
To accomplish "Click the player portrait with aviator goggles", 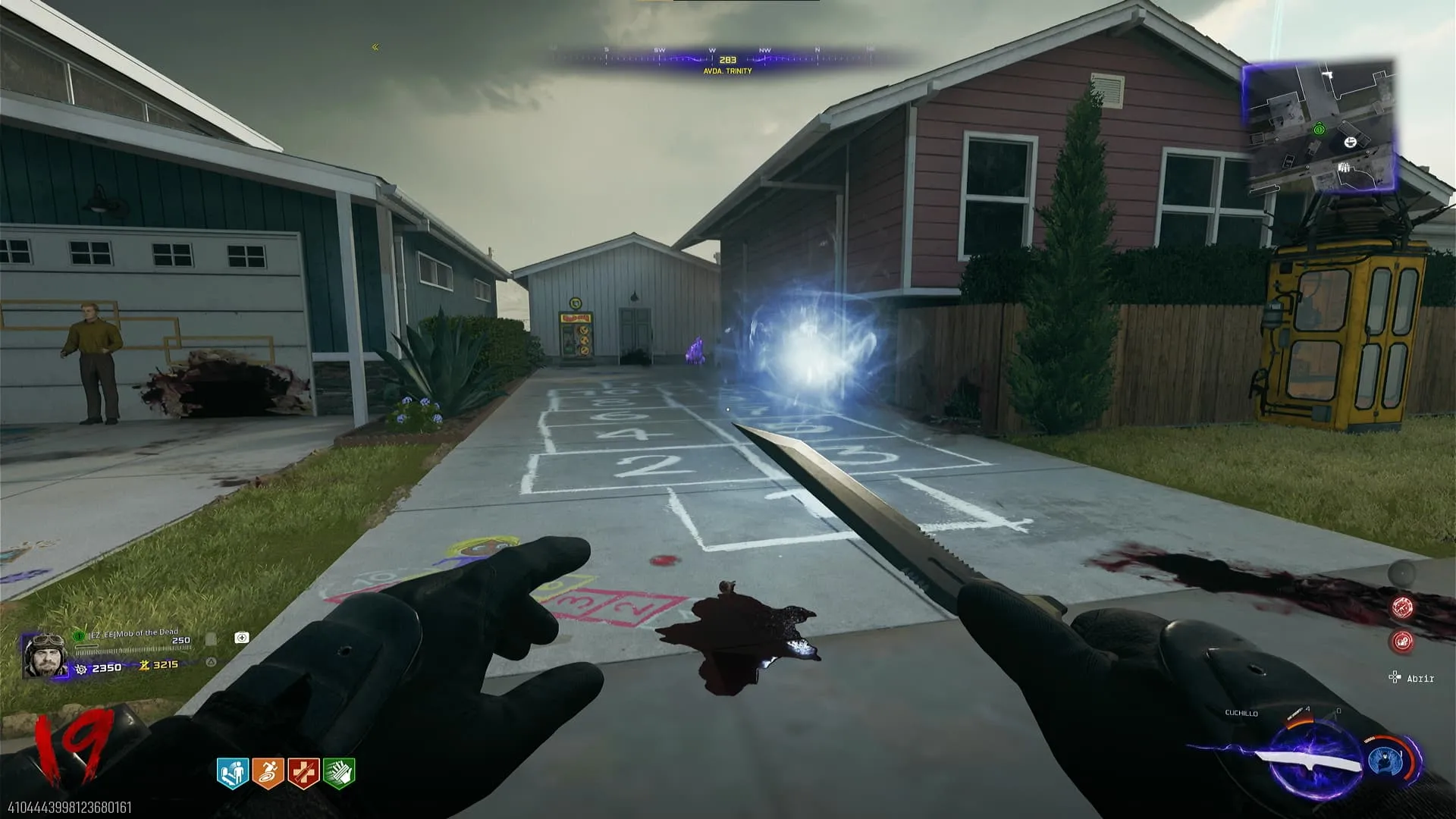I will tap(45, 655).
